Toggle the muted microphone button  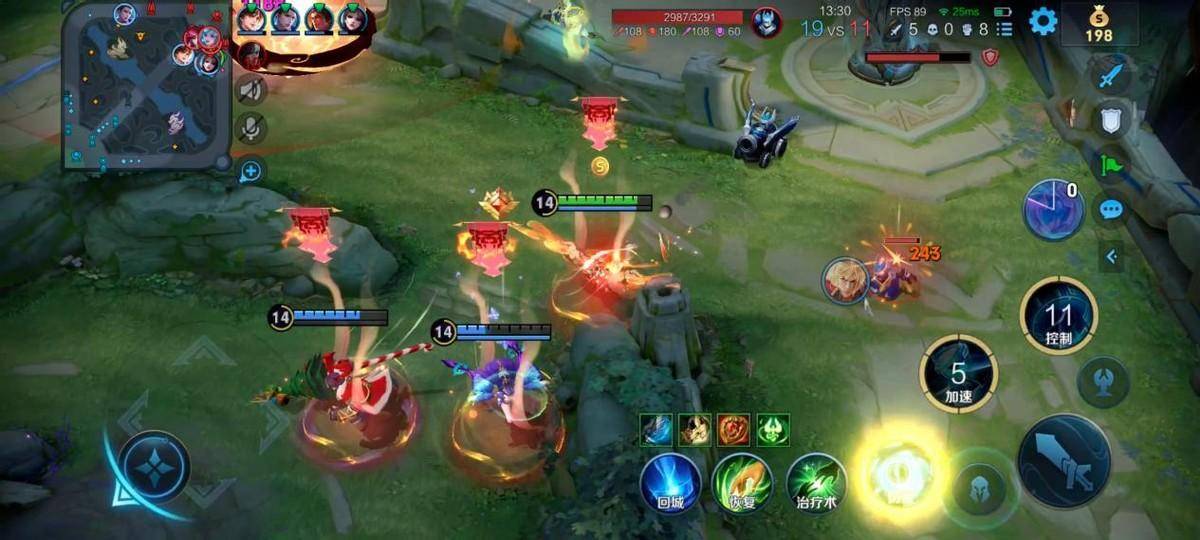click(250, 129)
